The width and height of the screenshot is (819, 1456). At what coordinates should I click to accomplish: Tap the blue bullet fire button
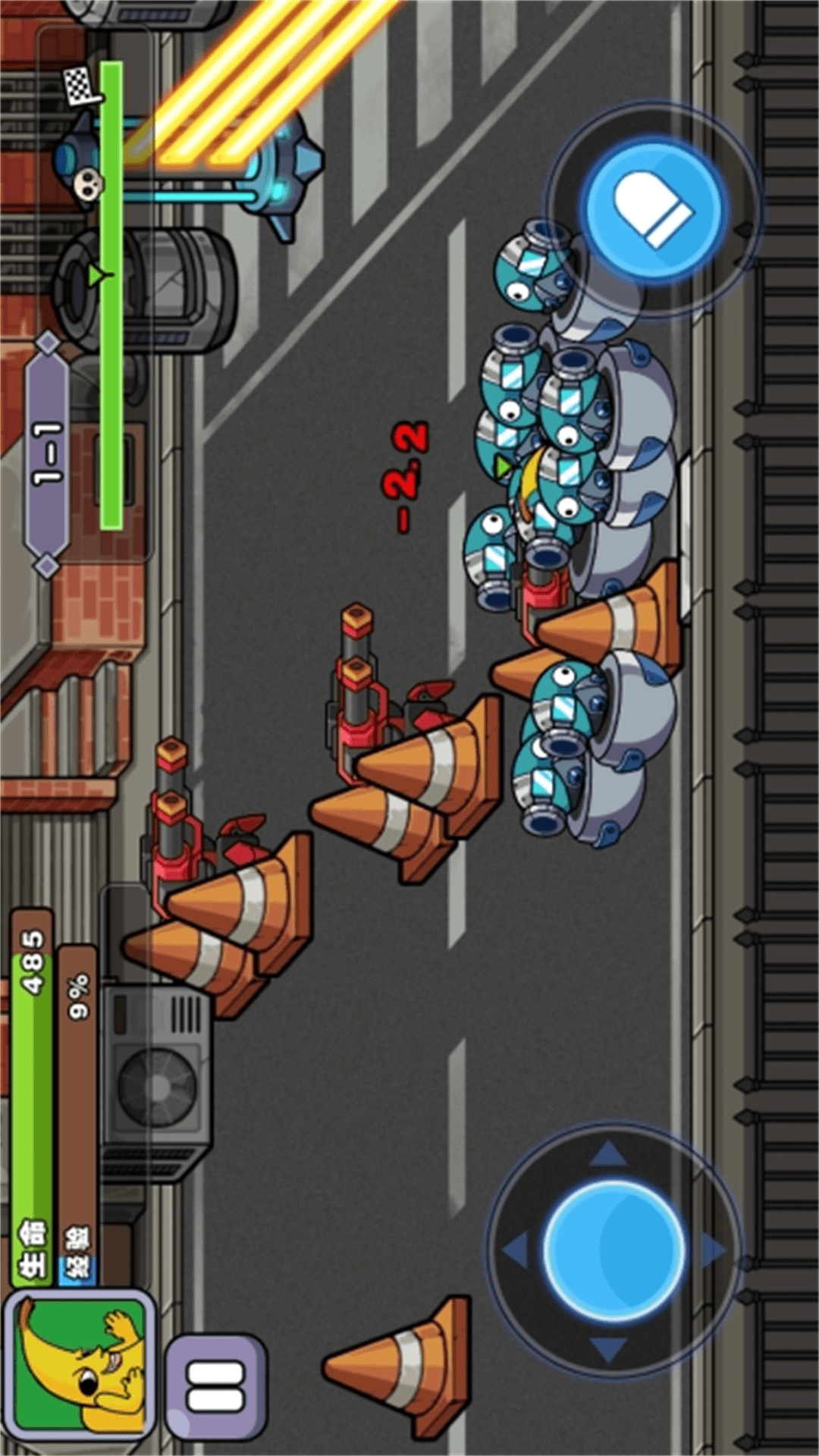click(x=653, y=207)
